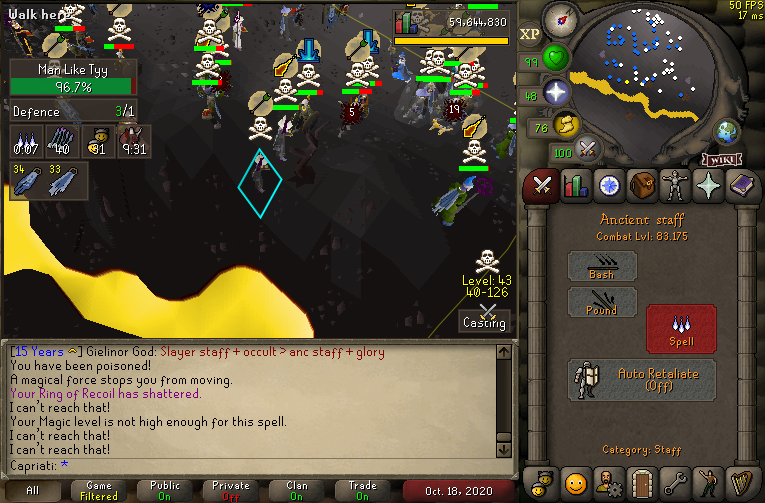Viewport: 765px width, 503px height.
Task: Toggle Auto Retaliate on
Action: (642, 379)
